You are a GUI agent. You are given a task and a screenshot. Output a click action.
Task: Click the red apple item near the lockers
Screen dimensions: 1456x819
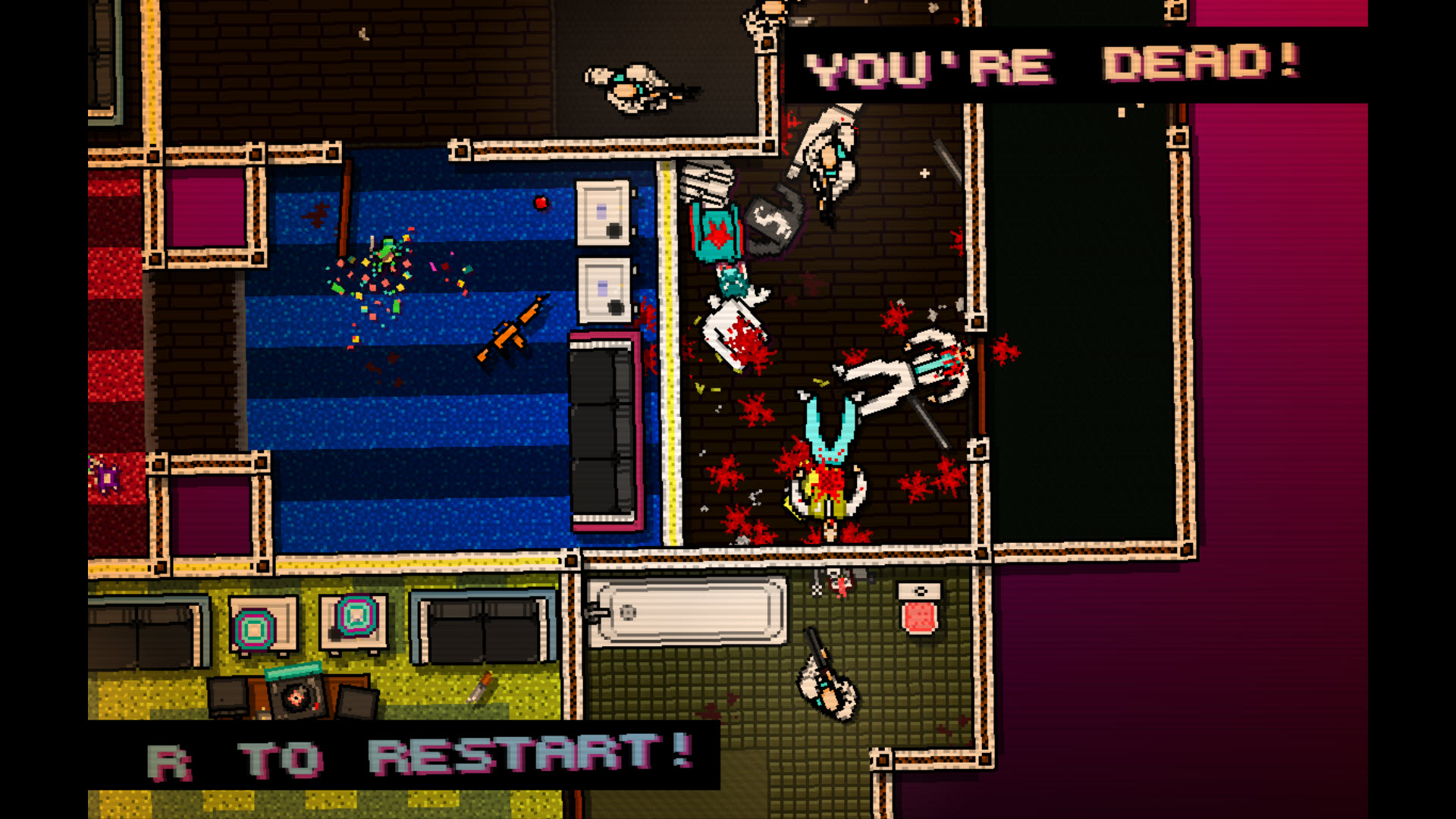point(540,203)
